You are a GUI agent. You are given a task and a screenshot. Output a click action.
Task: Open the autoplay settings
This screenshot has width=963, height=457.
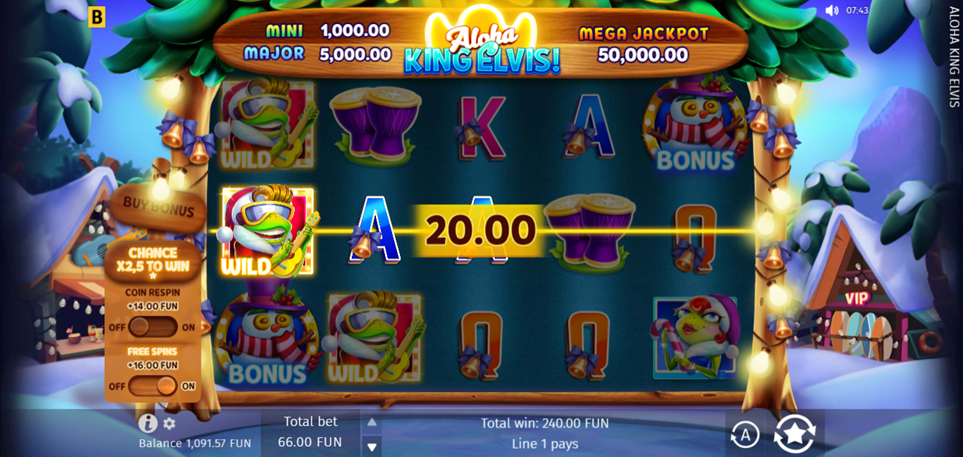click(x=745, y=434)
